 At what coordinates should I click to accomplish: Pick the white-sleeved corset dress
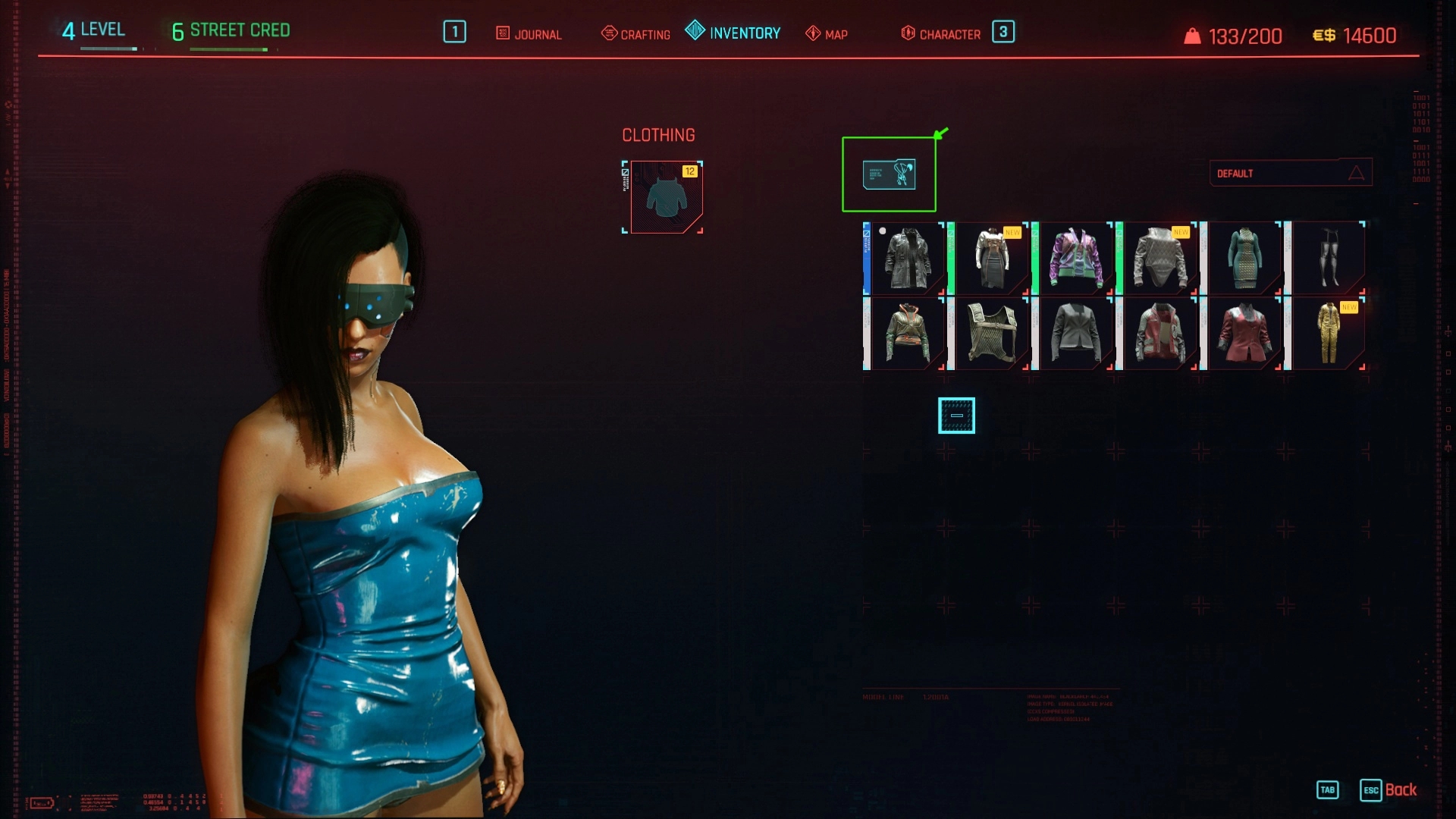pos(992,259)
